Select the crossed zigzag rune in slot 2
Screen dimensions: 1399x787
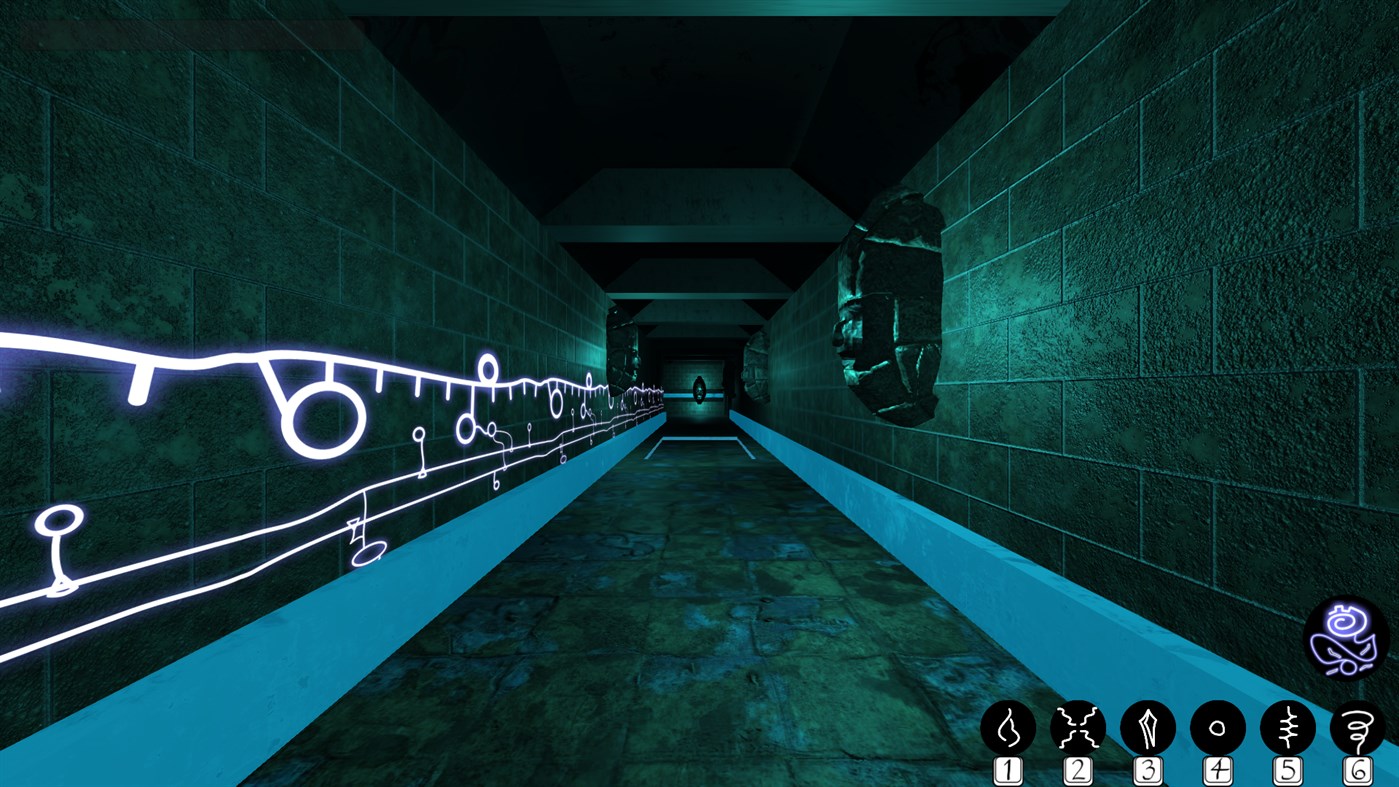(1079, 729)
